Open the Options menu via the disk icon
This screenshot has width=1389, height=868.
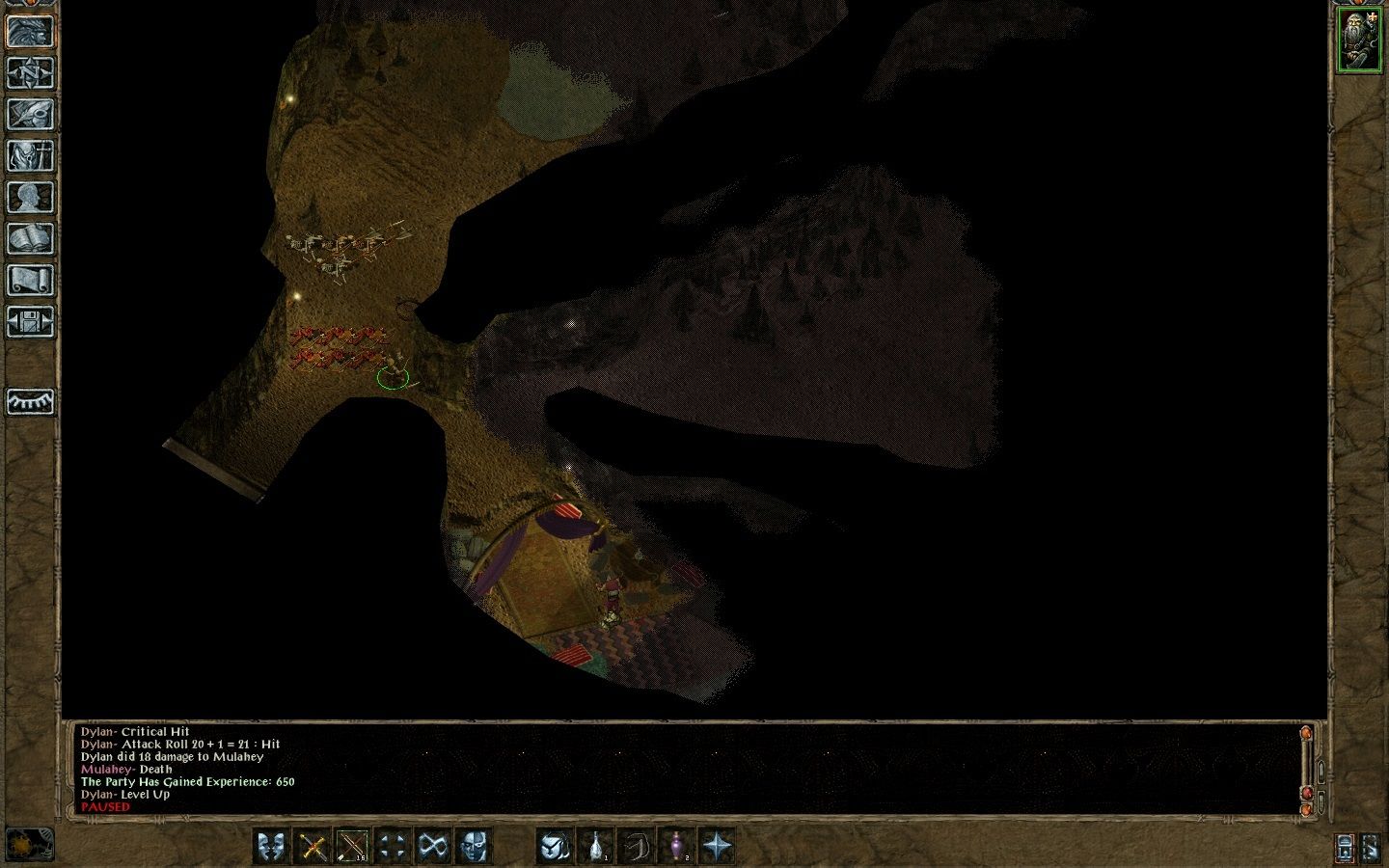point(30,318)
